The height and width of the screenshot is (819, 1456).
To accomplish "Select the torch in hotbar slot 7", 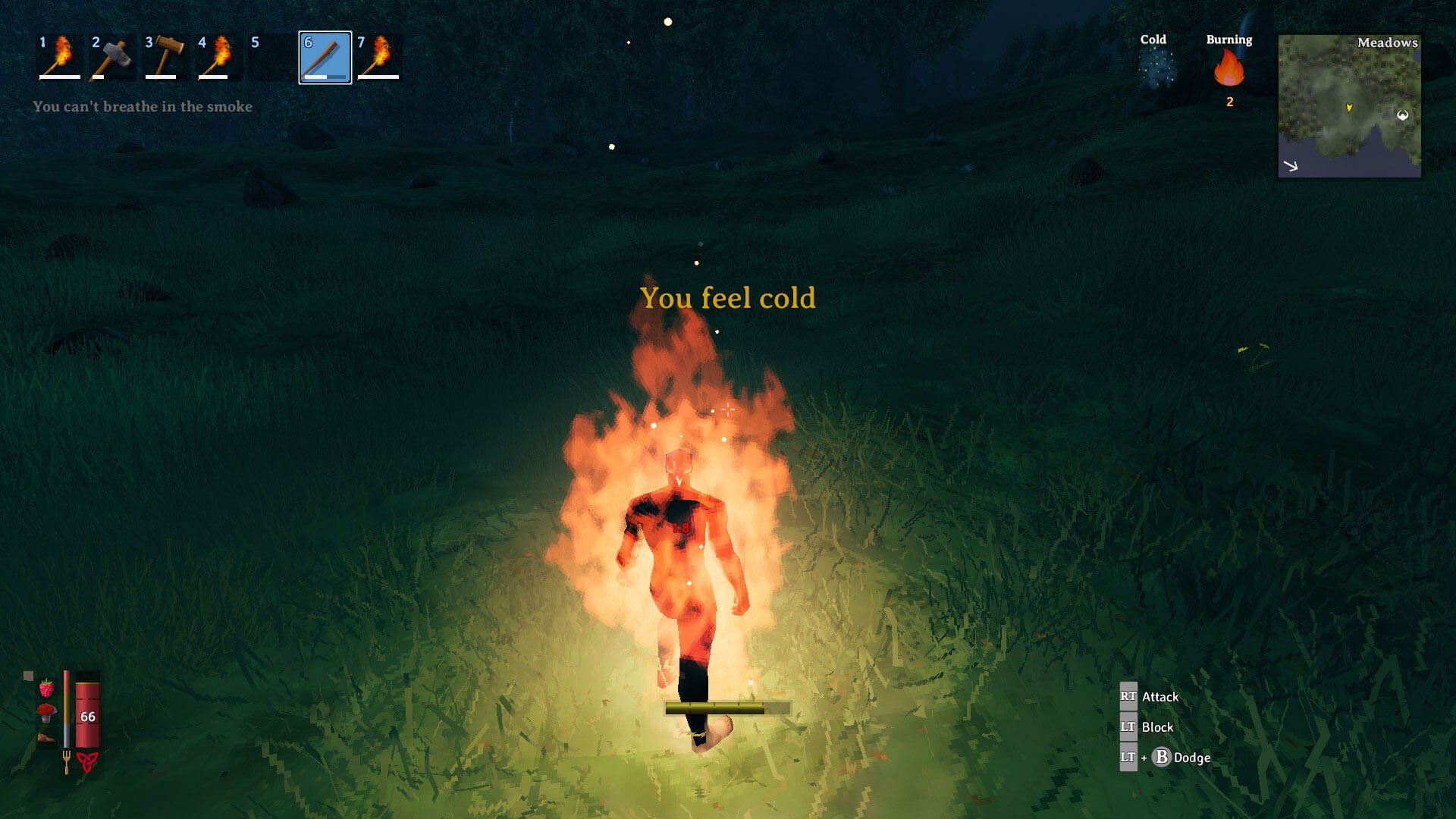I will click(378, 57).
